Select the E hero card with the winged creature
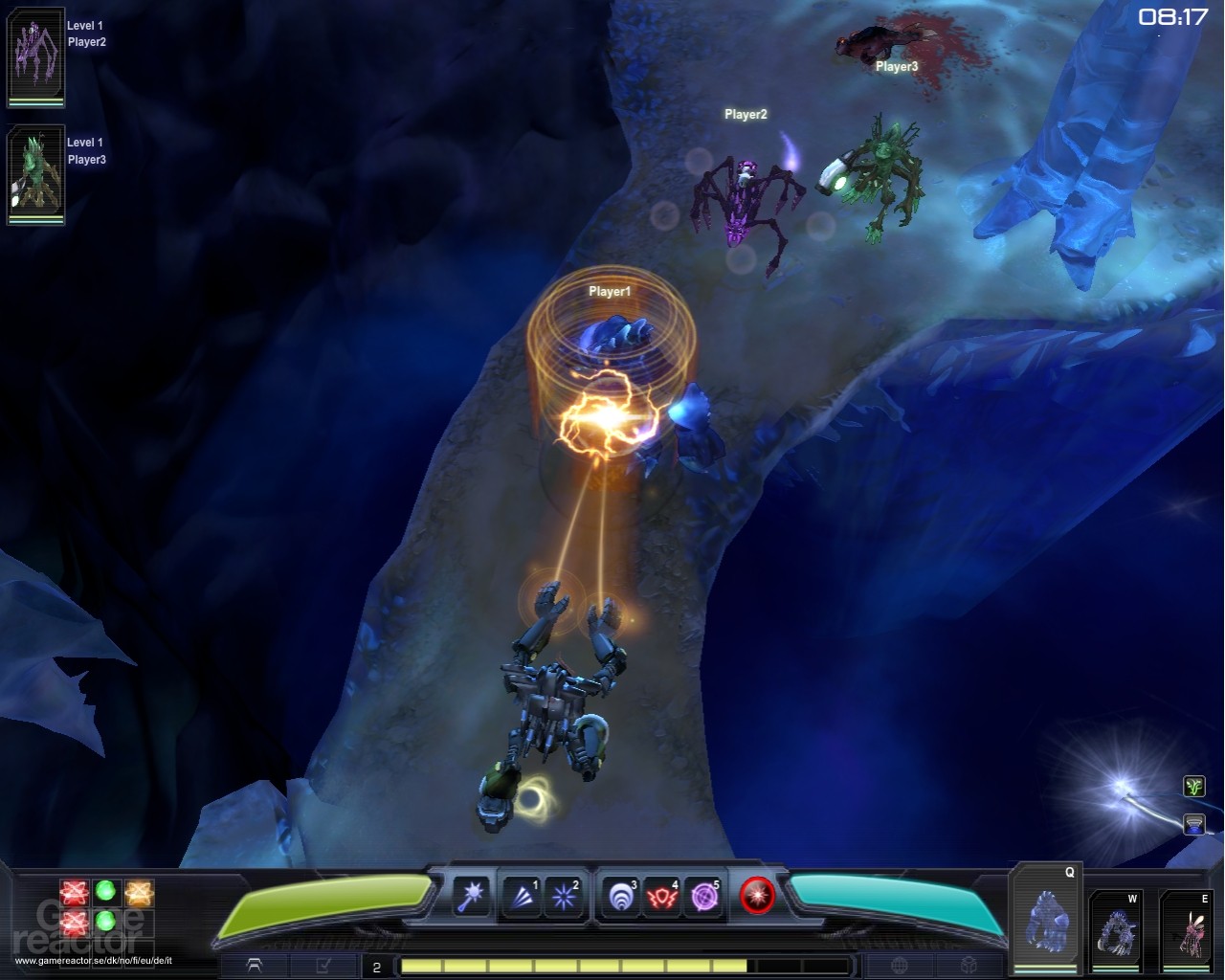The height and width of the screenshot is (980, 1225). point(1190,924)
